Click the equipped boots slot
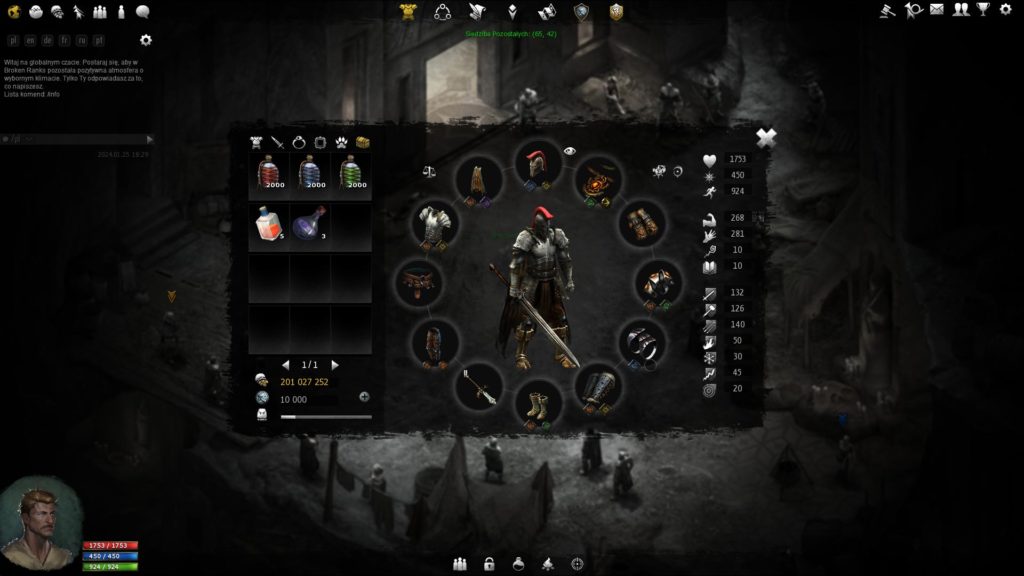 [538, 406]
